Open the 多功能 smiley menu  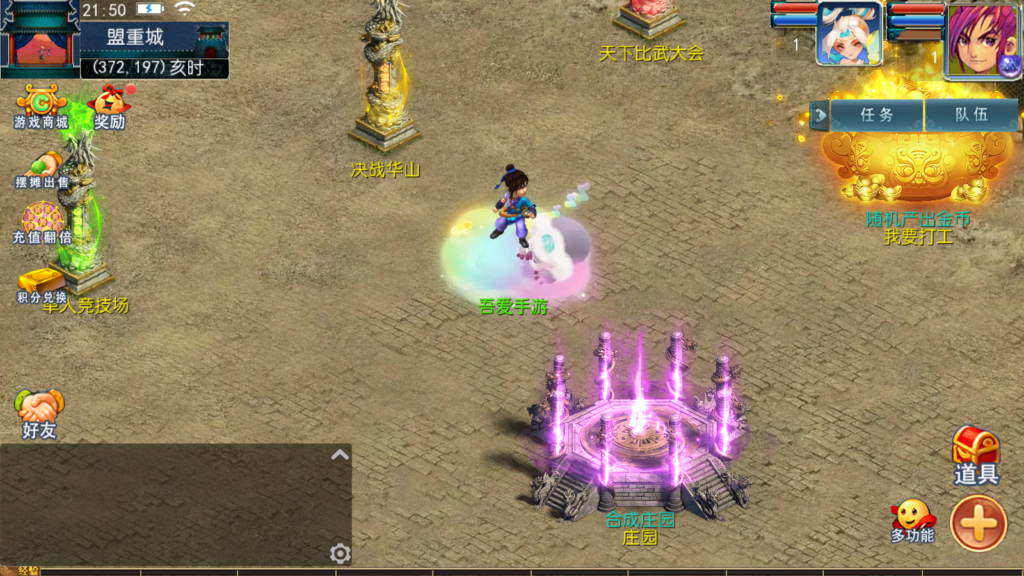(912, 521)
